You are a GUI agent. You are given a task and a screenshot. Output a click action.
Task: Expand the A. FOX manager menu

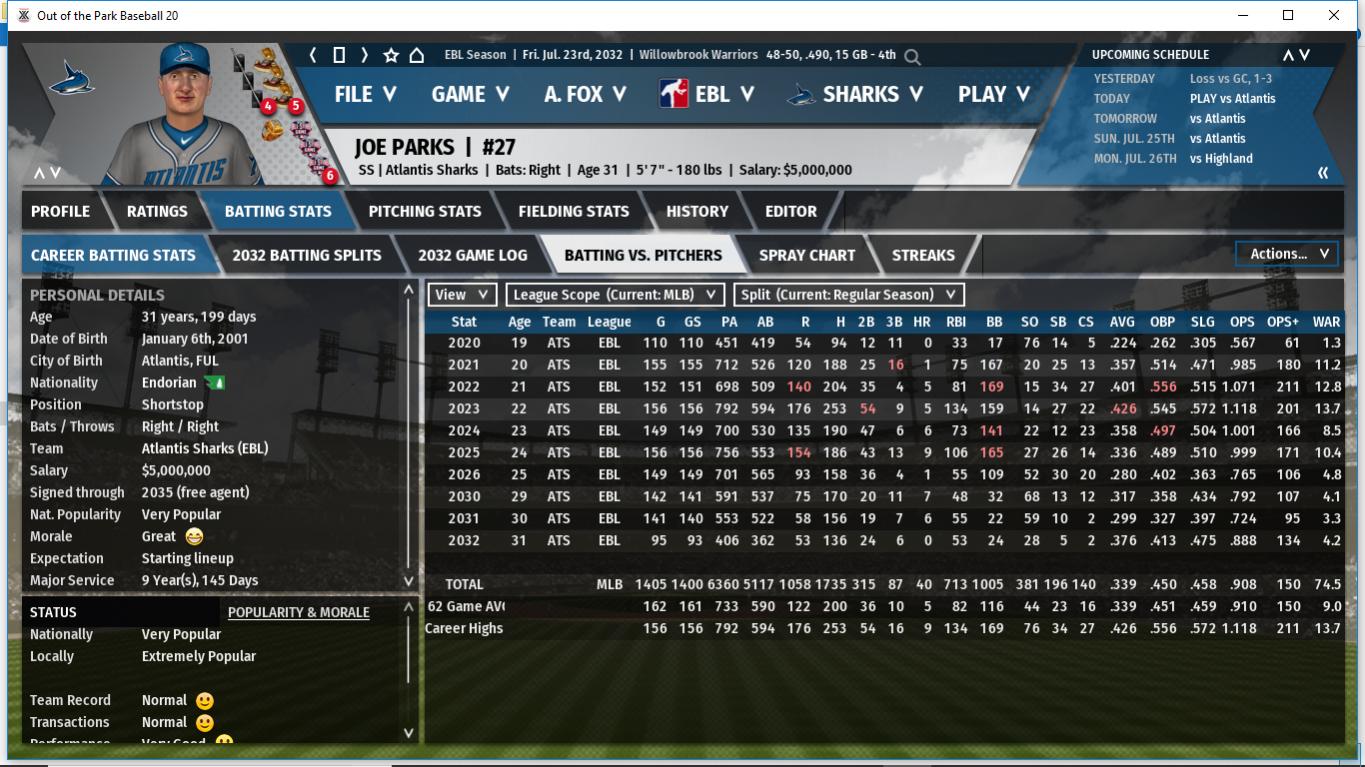pos(585,94)
